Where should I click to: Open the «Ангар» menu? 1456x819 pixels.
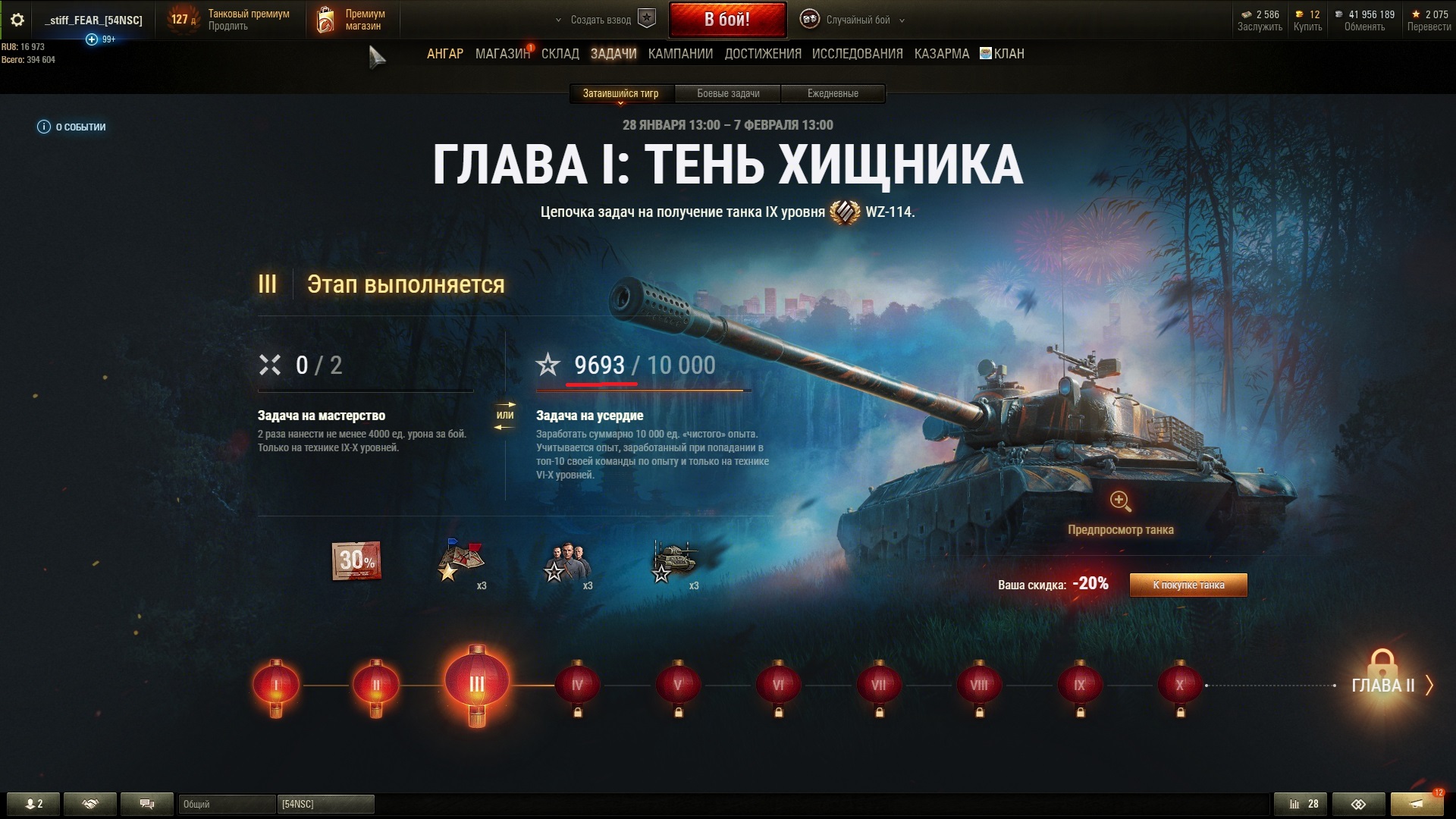444,54
